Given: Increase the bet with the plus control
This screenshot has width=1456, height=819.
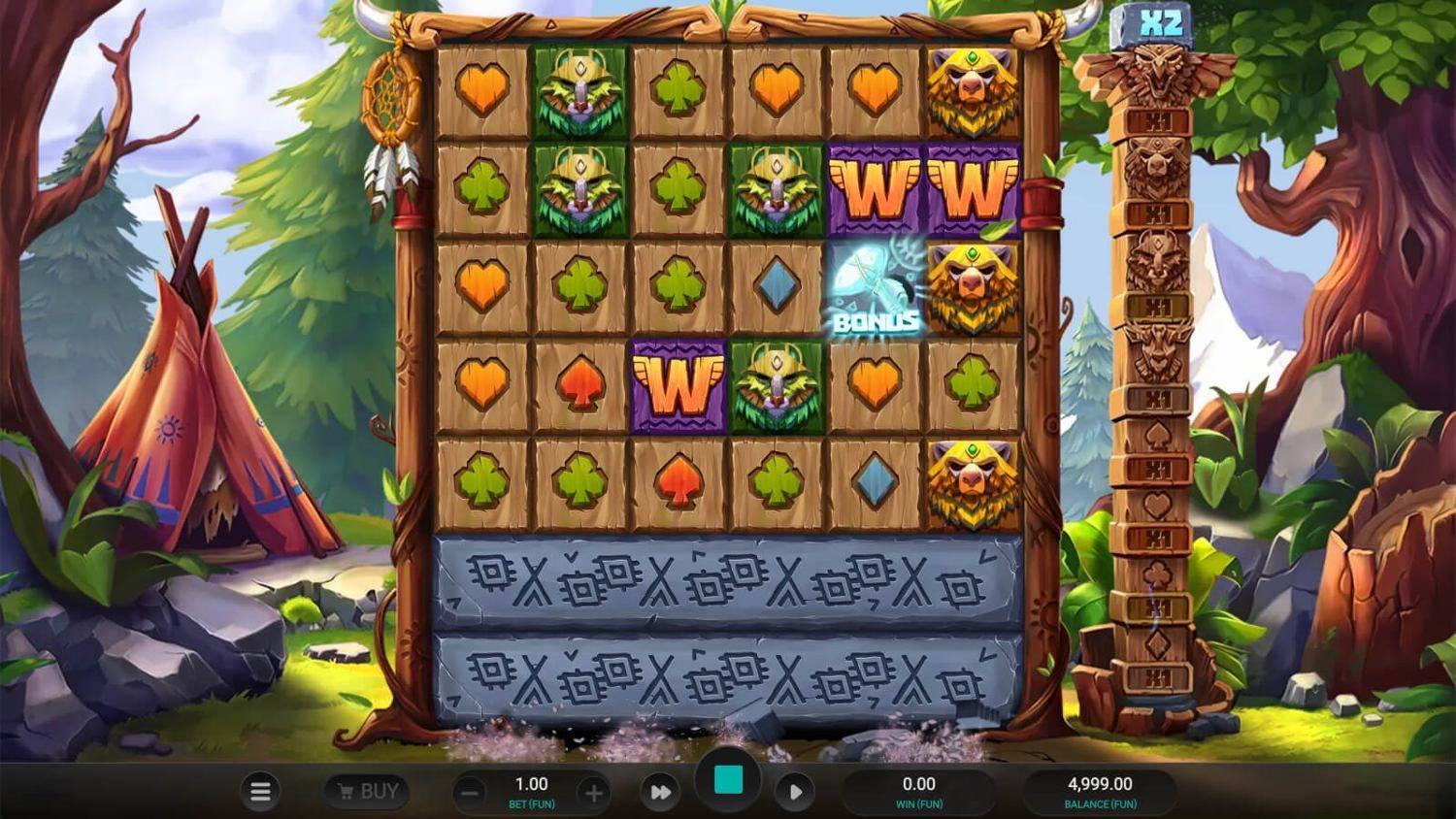Looking at the screenshot, I should (x=591, y=791).
